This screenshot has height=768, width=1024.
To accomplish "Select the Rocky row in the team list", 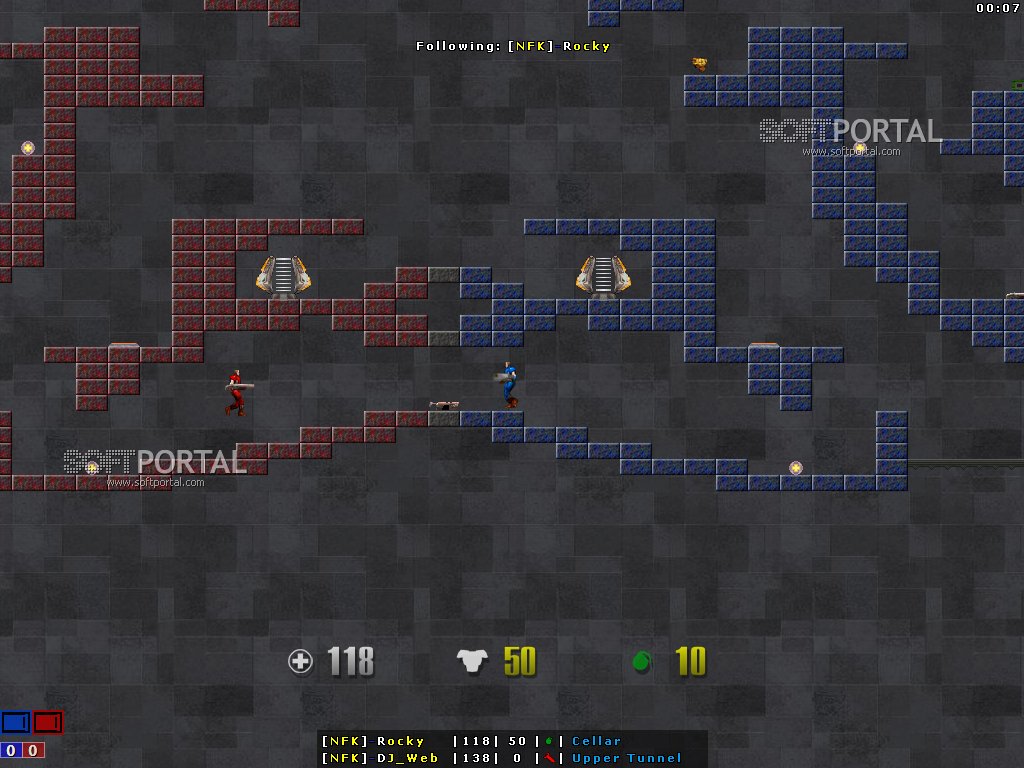I will coord(512,741).
